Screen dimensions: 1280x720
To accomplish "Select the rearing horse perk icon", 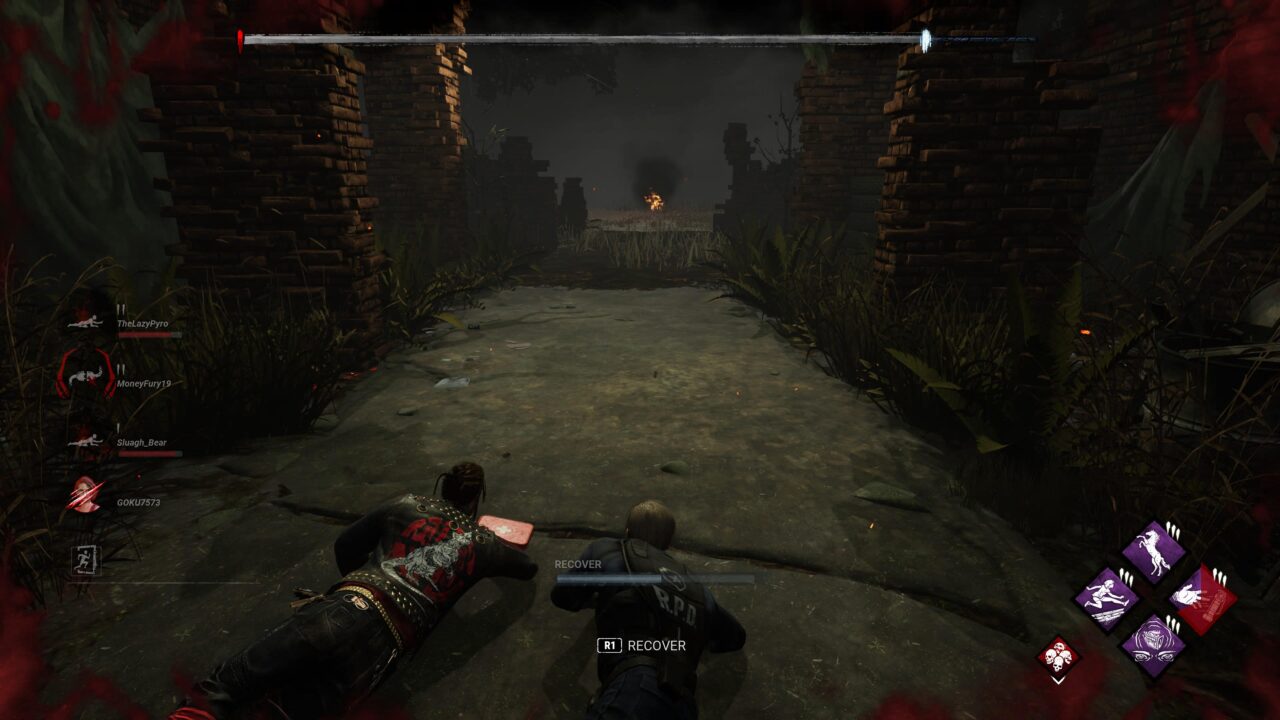I will pos(1153,552).
